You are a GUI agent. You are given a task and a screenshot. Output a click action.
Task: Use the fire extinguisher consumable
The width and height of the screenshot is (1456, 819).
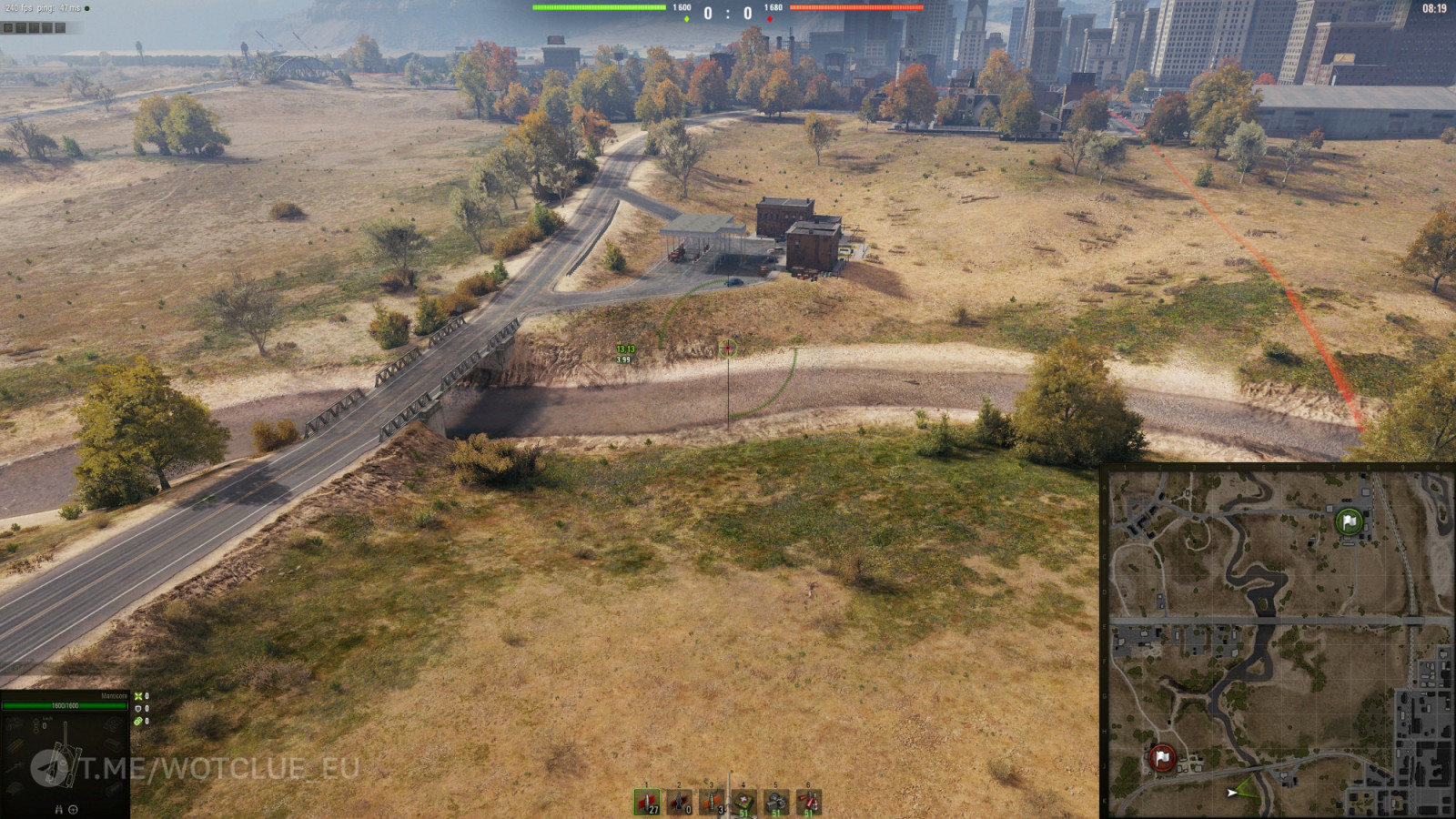pos(808,803)
